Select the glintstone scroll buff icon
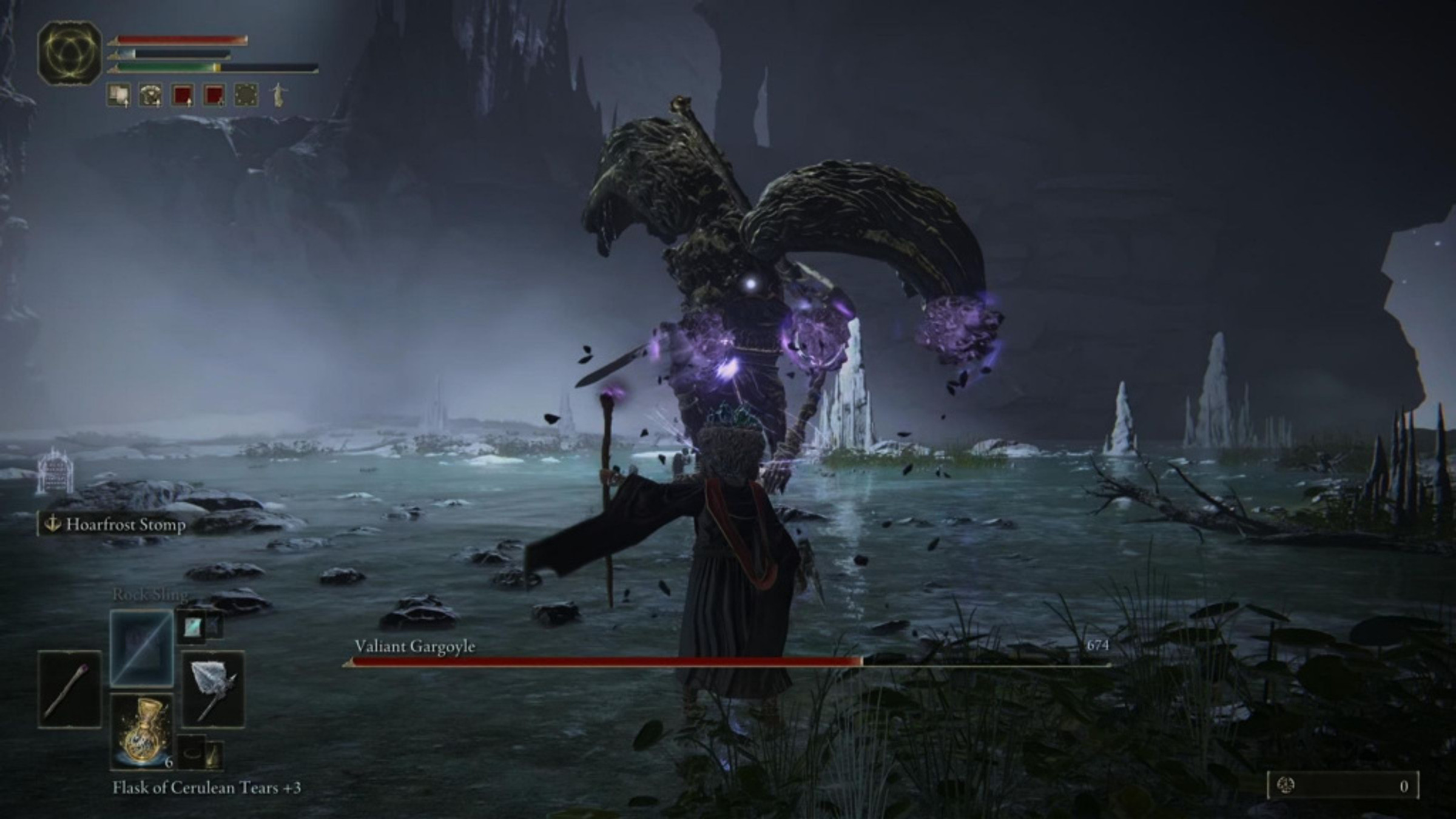Viewport: 1456px width, 819px height. pos(118,95)
